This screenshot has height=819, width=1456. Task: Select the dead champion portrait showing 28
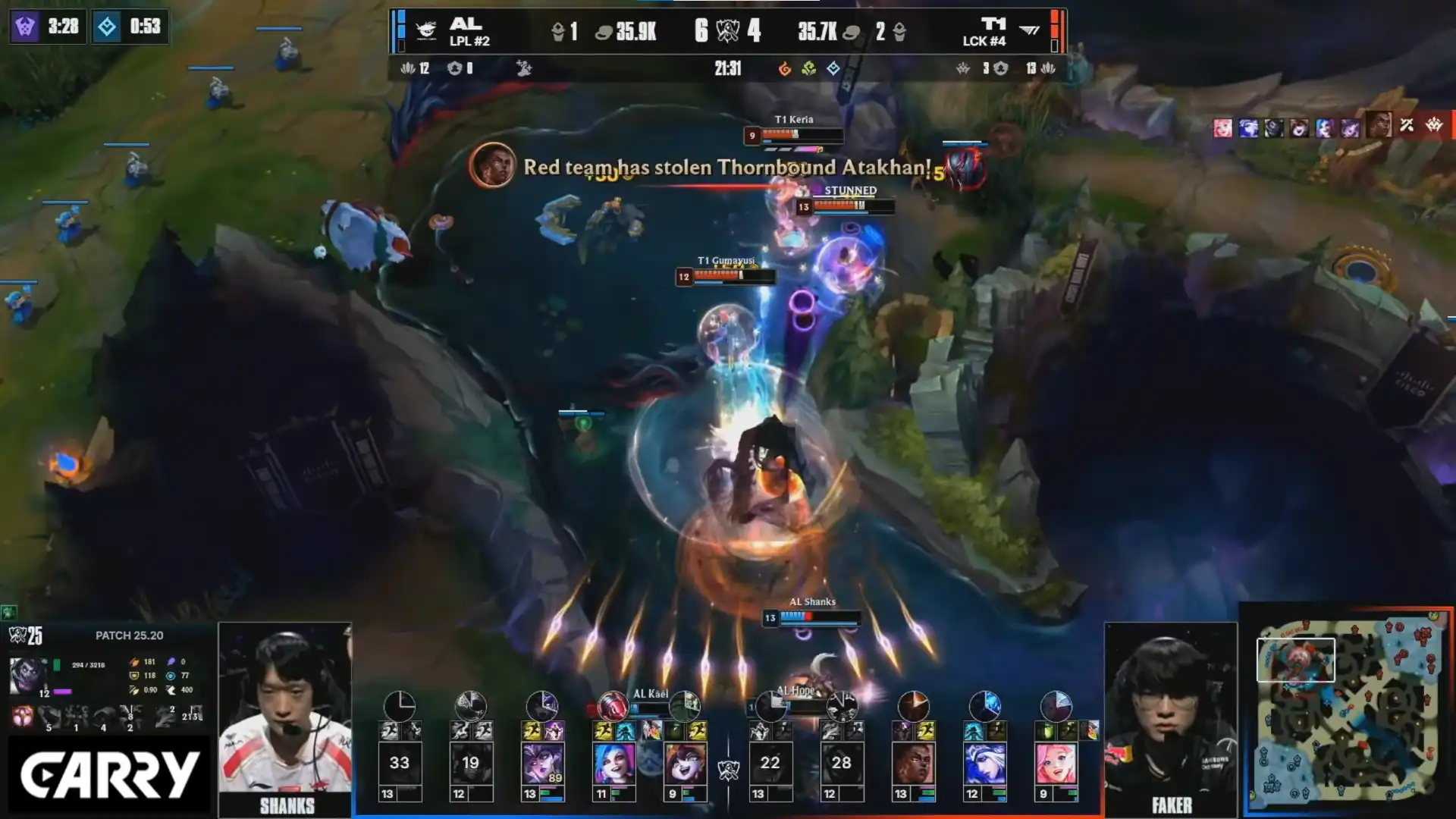pos(841,763)
